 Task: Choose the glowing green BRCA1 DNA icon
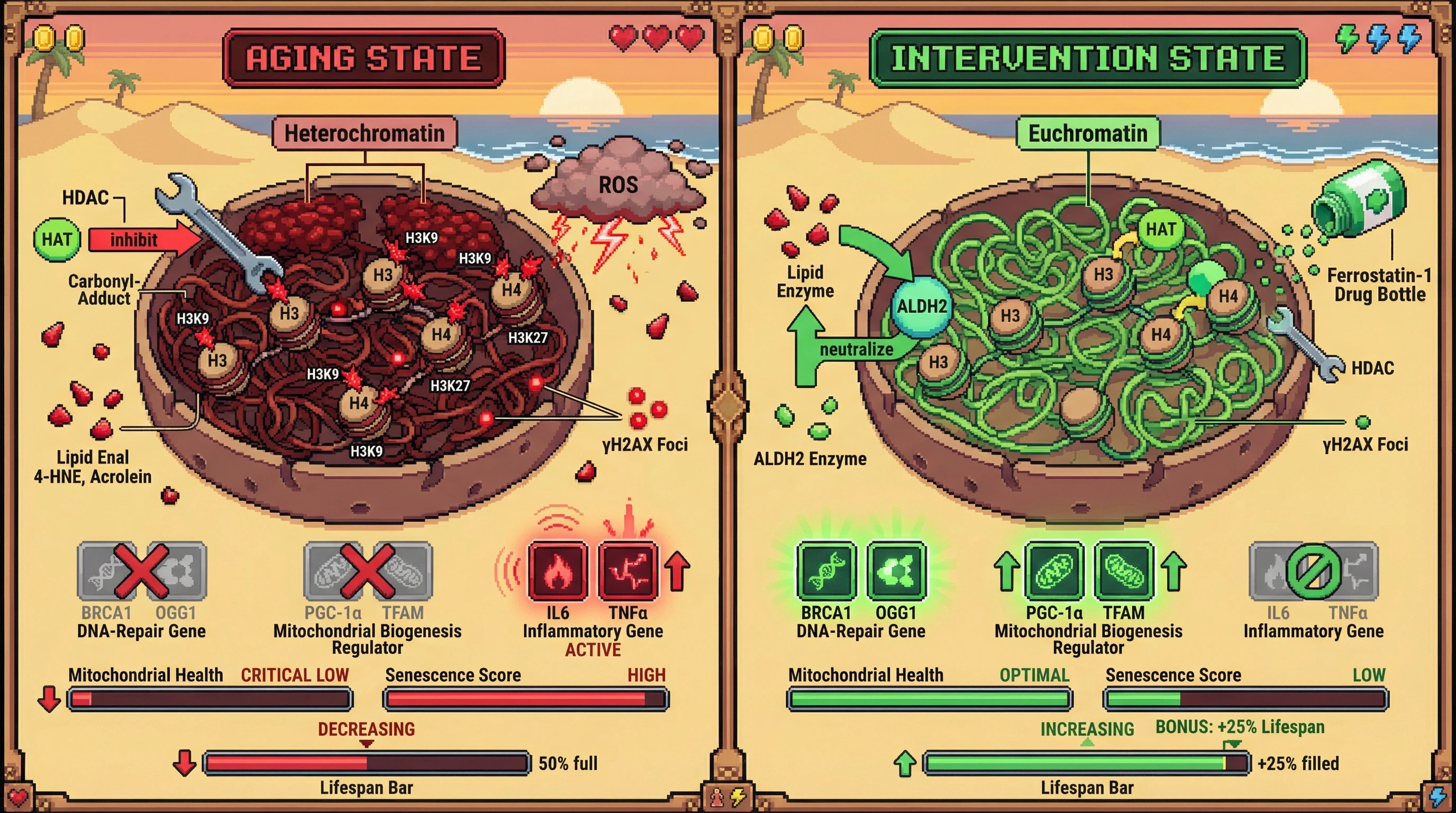click(x=826, y=571)
